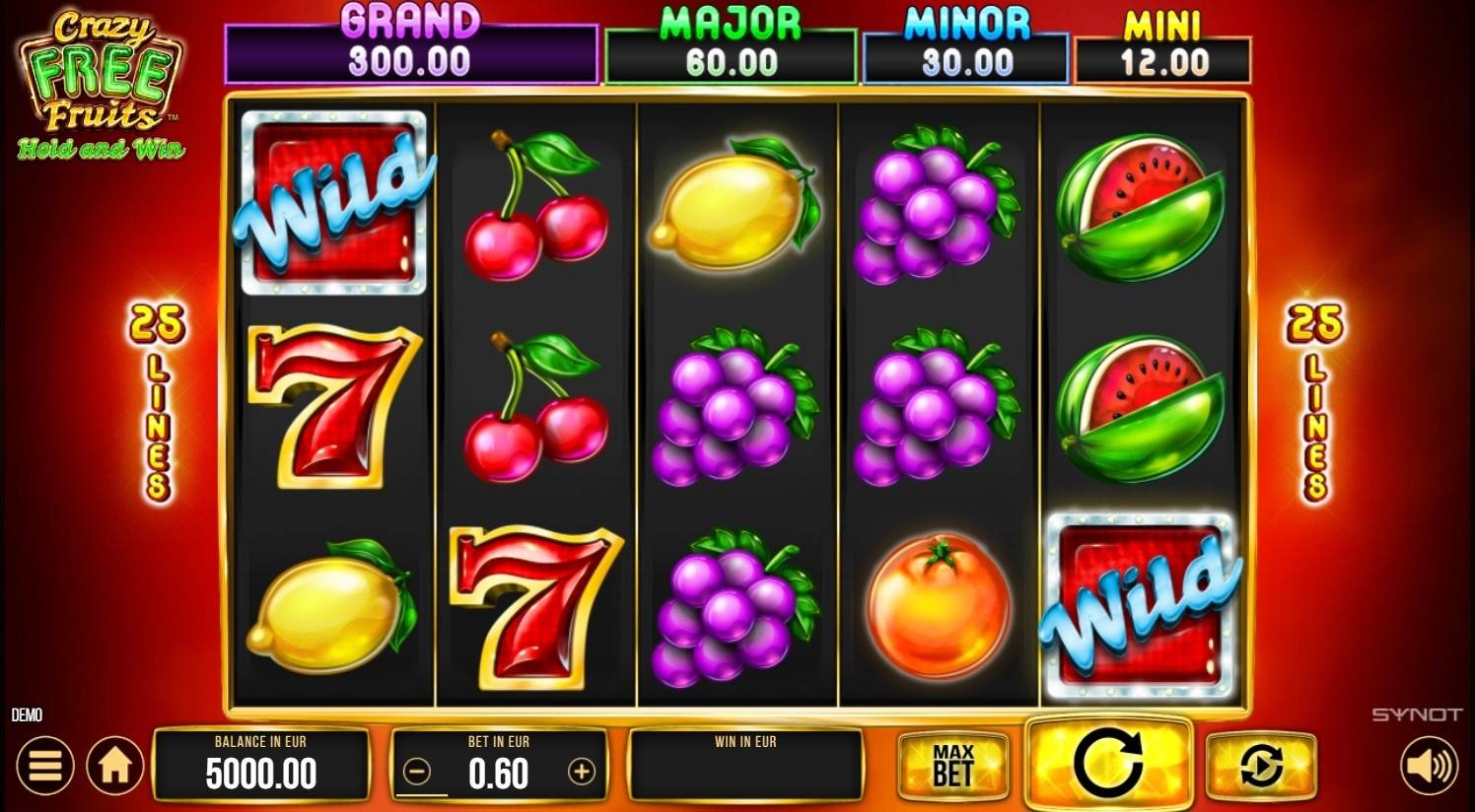
Task: Click the red Seven symbol on reel two
Action: [537, 608]
